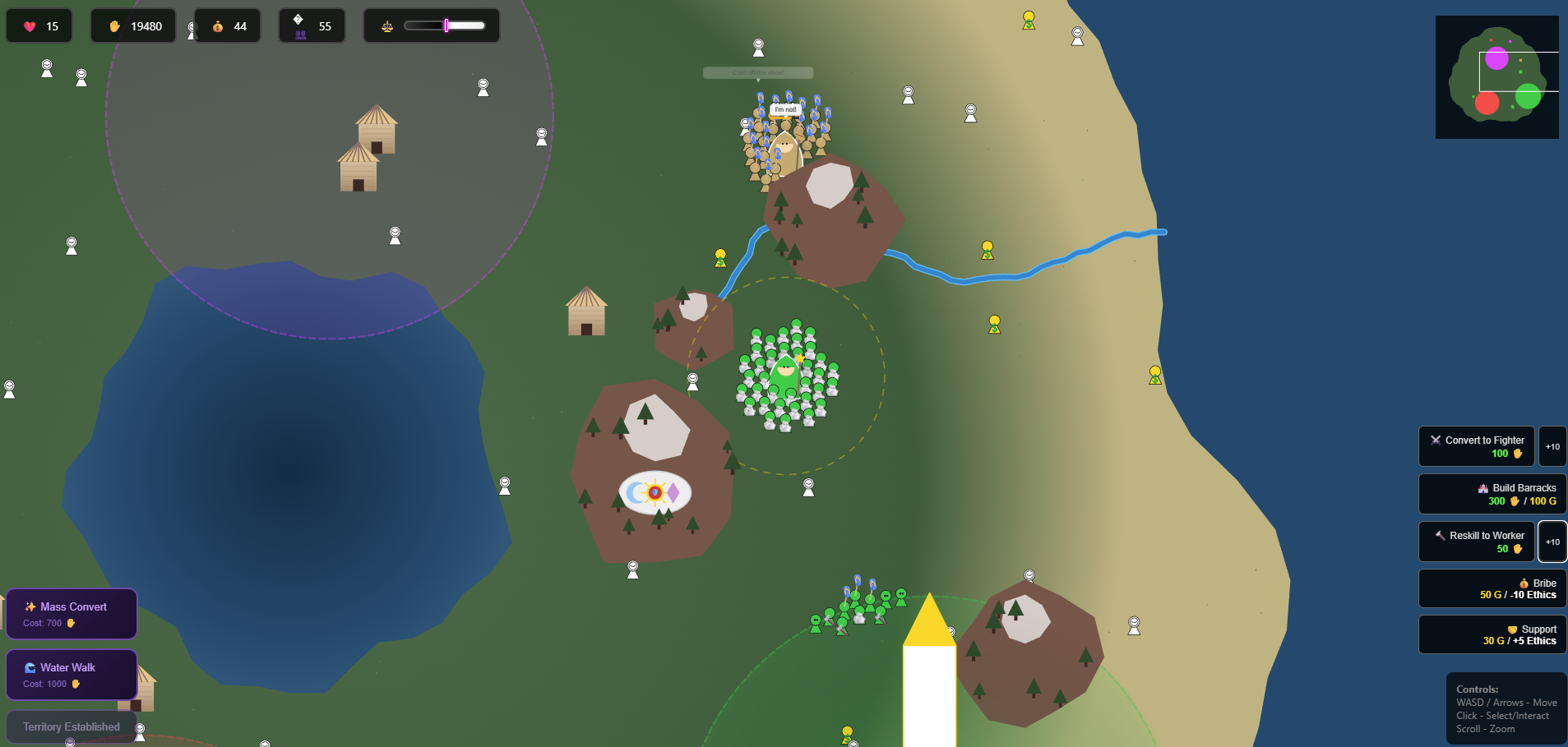Choose Convert to Fighter action

(1476, 446)
